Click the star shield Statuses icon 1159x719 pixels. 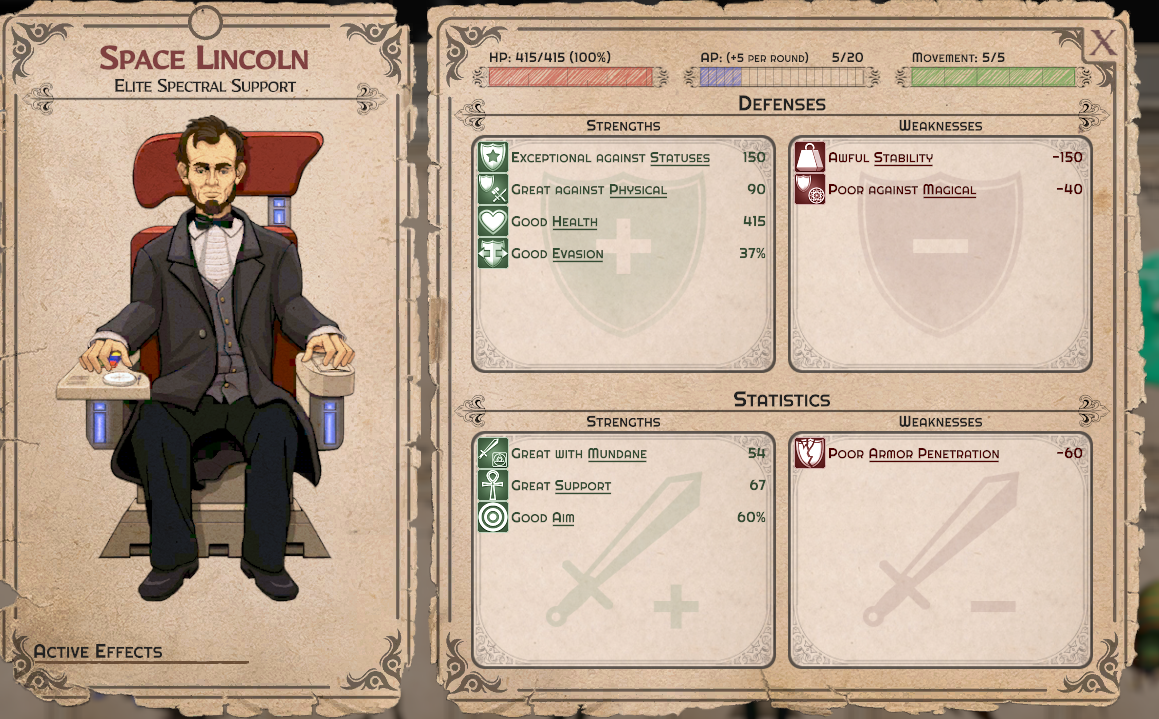[x=493, y=157]
